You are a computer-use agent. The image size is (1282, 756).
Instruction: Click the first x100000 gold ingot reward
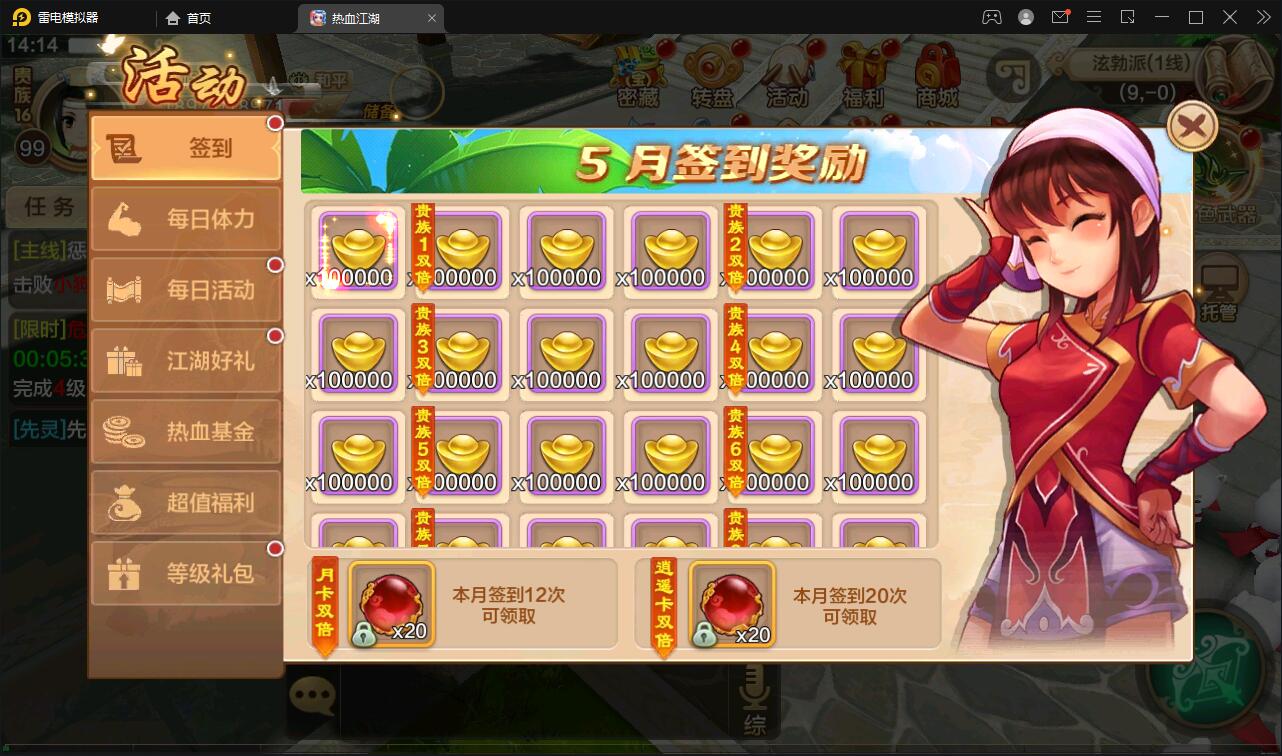pos(356,248)
